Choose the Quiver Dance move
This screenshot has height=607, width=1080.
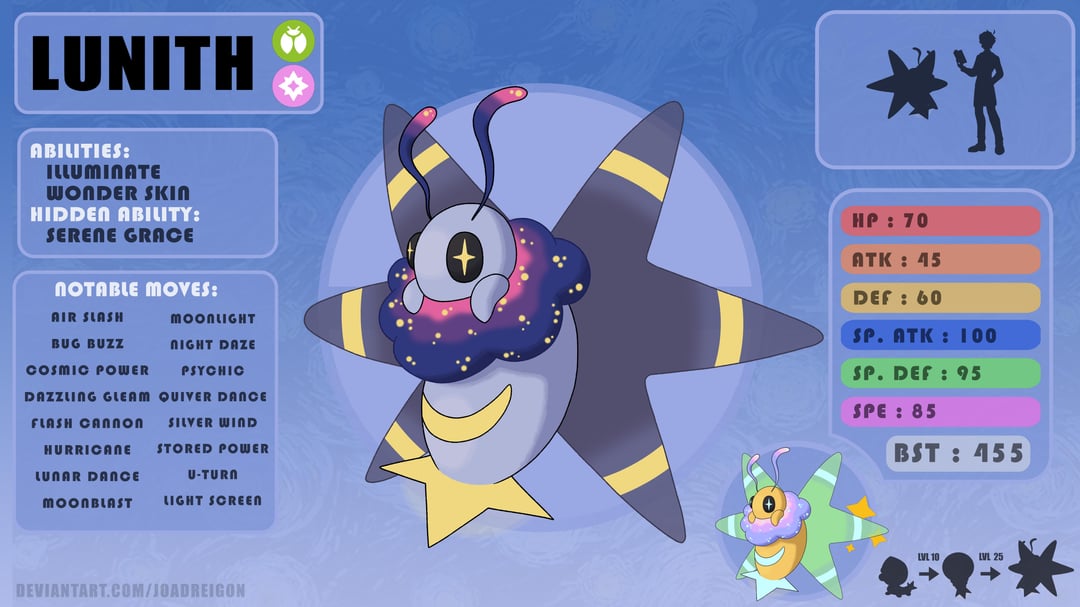coord(213,396)
